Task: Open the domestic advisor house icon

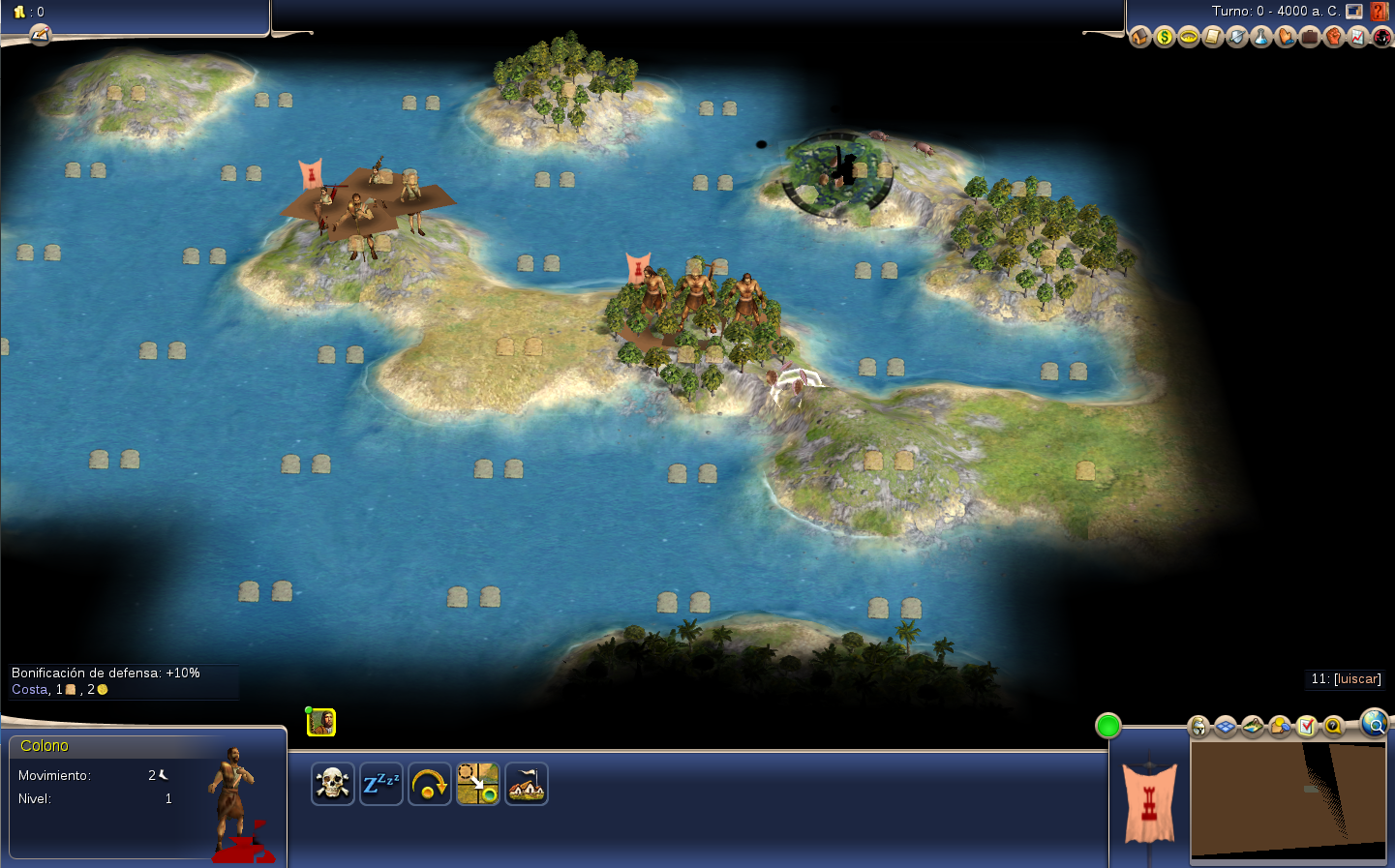Action: point(1139,37)
